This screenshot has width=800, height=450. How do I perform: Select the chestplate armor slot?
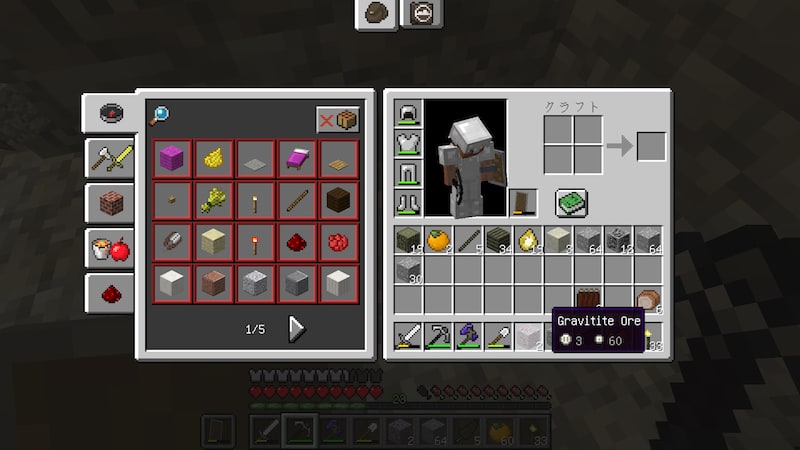408,144
